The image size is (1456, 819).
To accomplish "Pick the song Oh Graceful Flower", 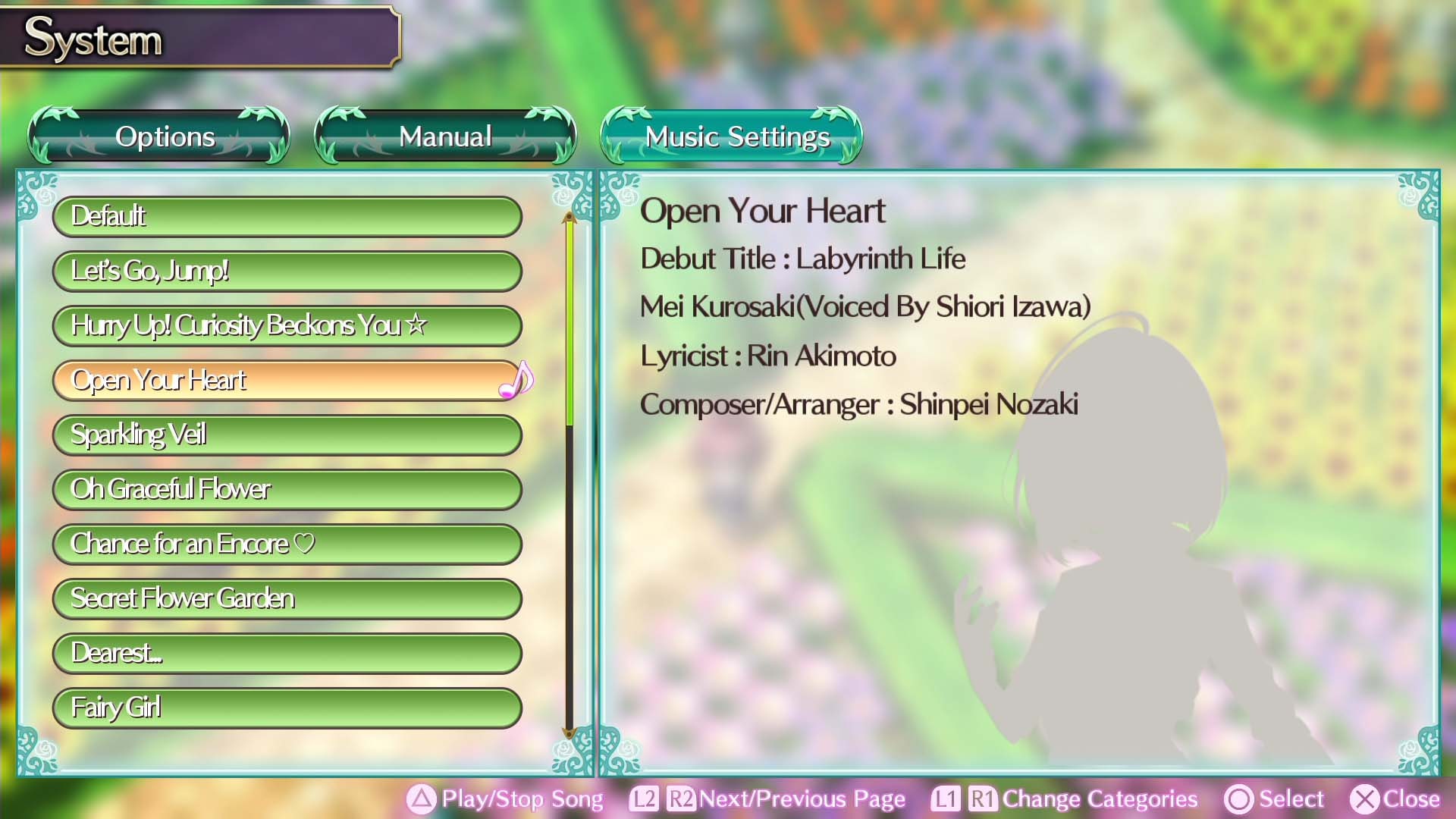I will pos(286,489).
